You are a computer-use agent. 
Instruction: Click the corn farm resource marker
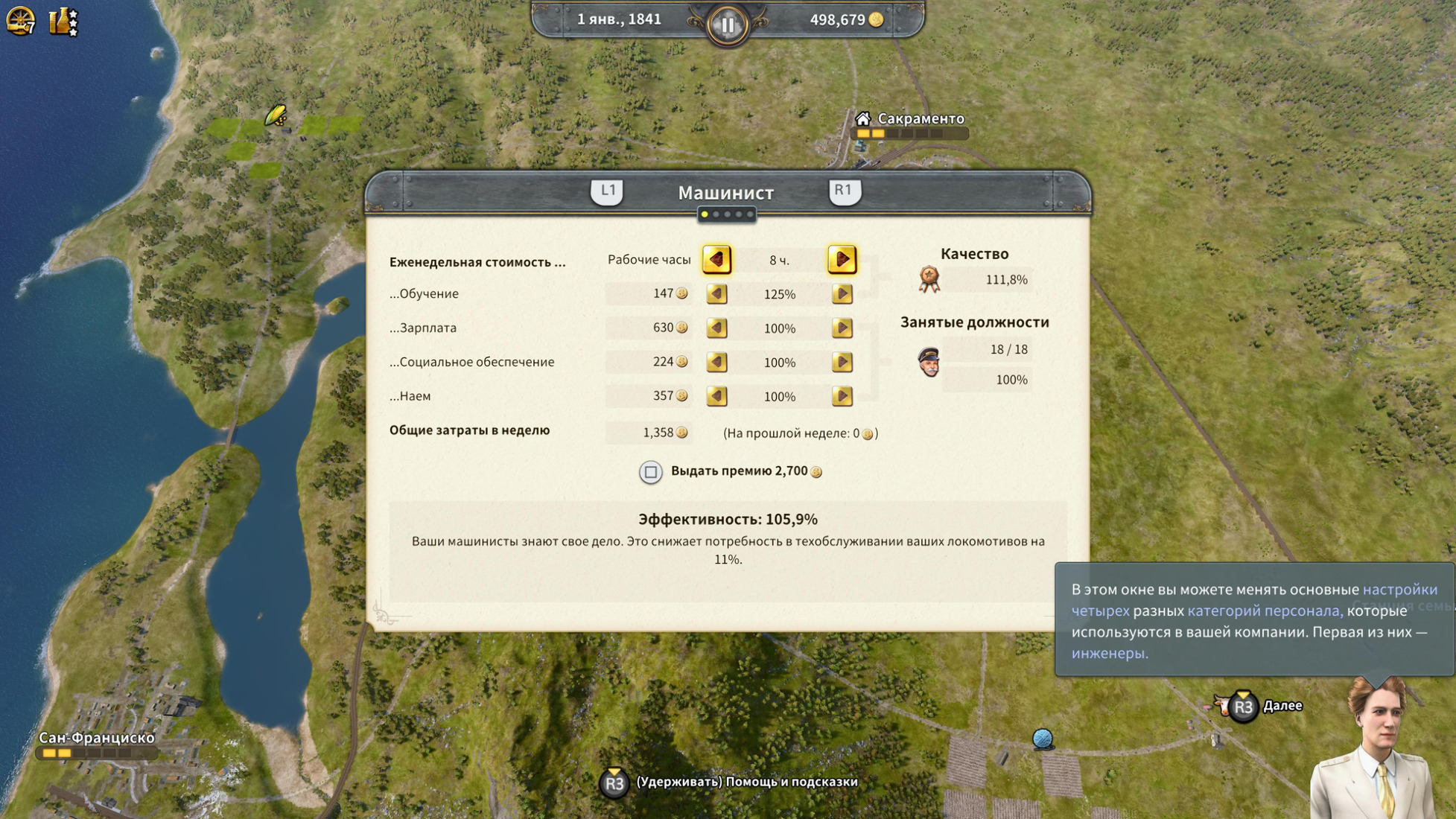(x=276, y=115)
